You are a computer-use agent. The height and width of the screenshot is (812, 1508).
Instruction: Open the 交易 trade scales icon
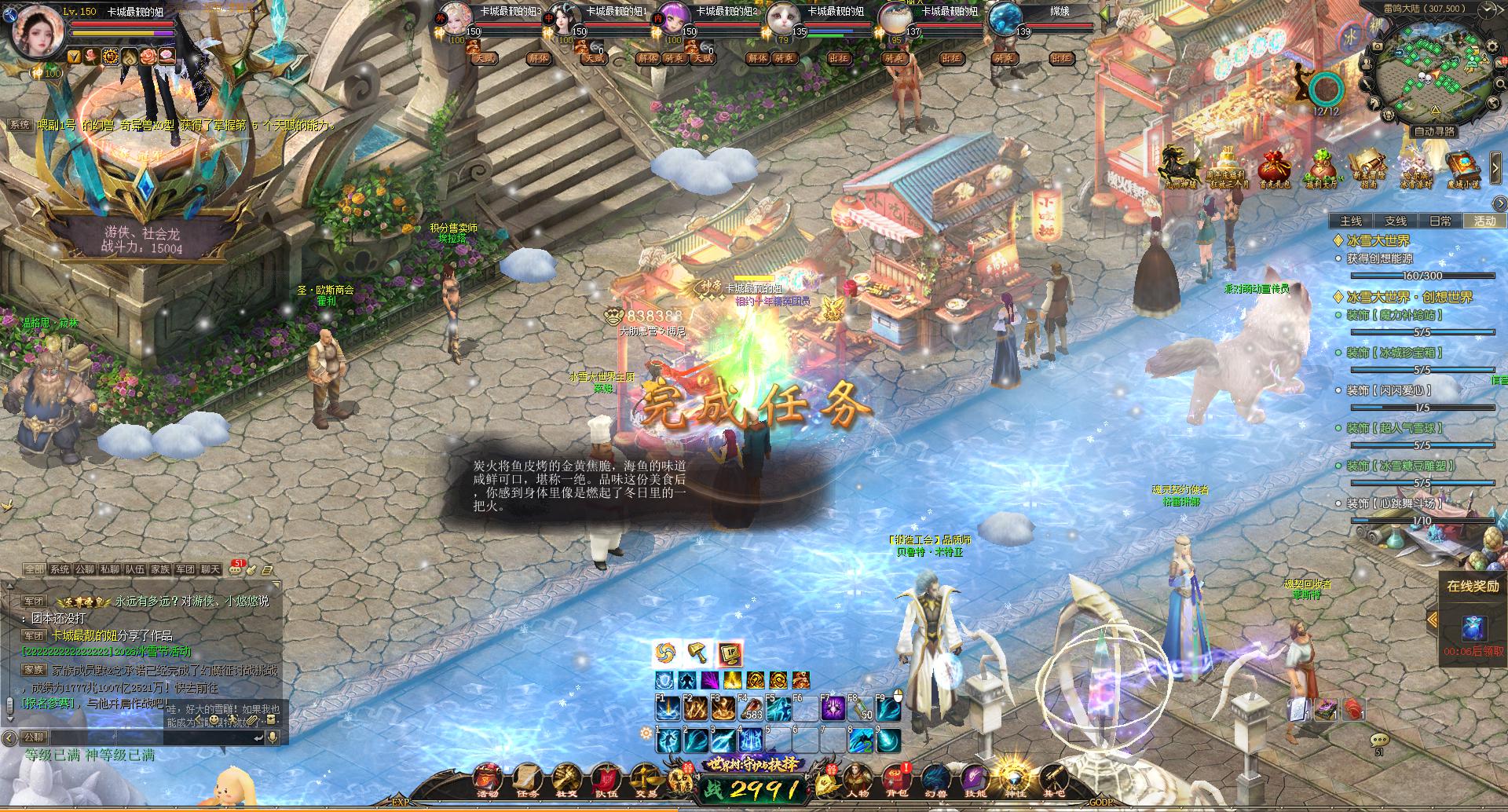click(642, 779)
